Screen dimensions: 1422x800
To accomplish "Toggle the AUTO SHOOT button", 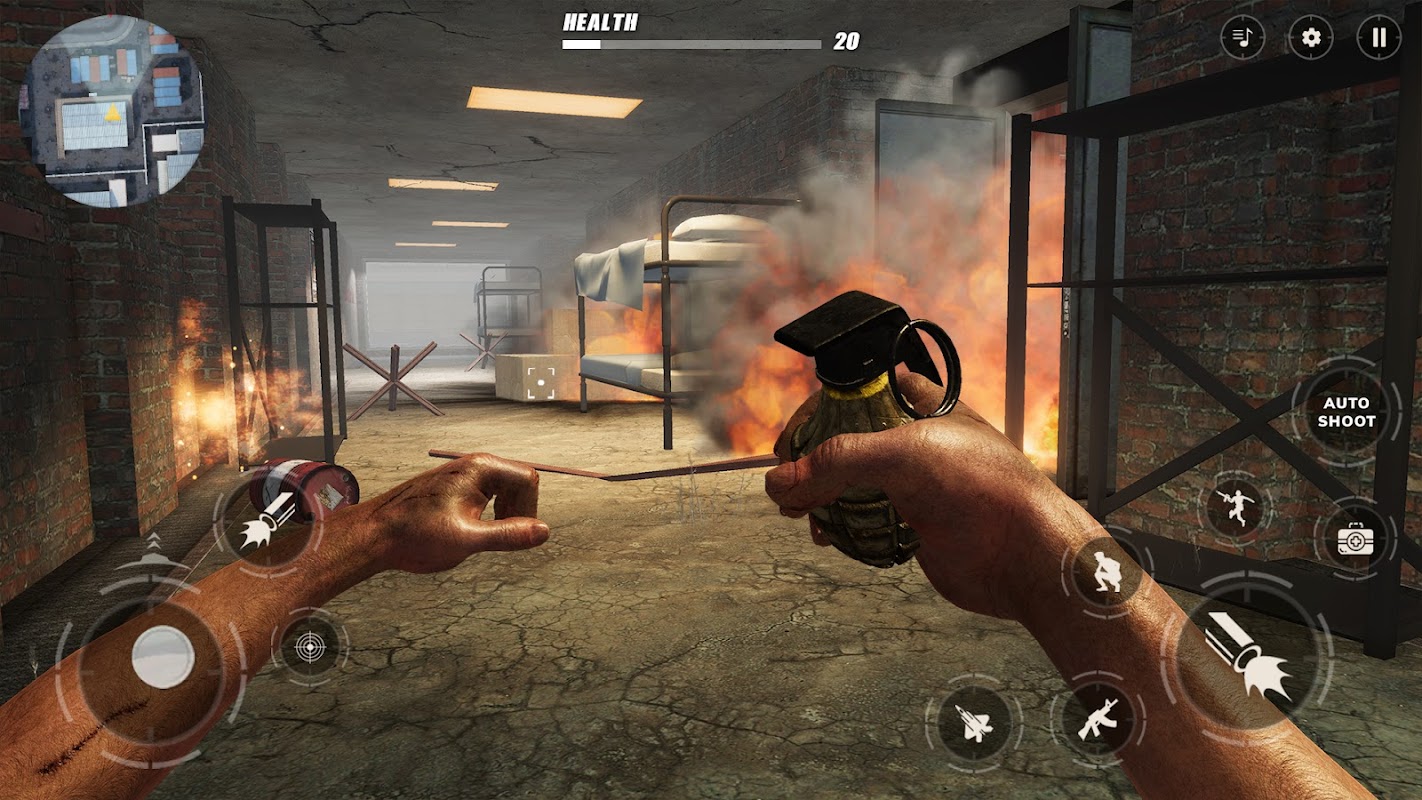I will pos(1346,412).
